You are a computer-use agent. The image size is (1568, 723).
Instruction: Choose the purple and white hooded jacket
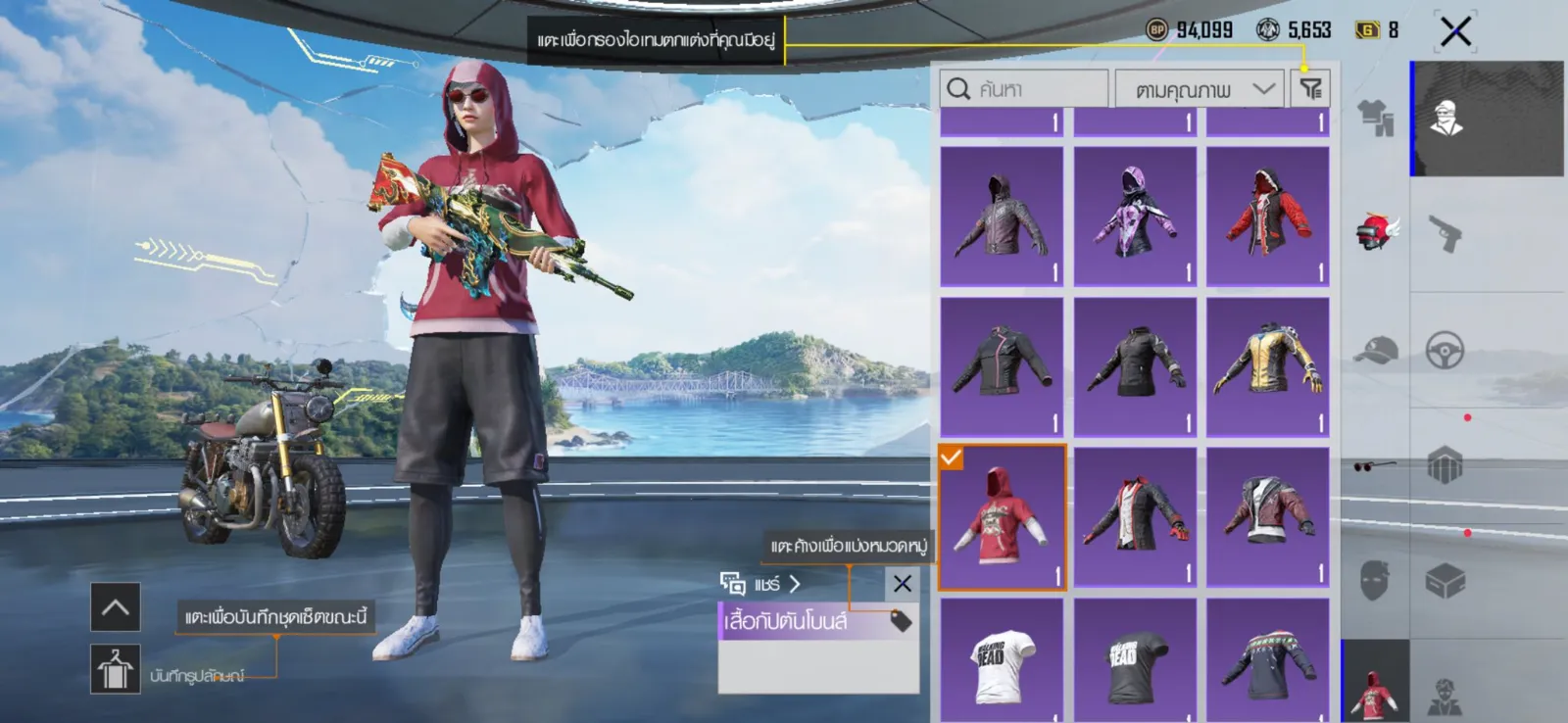[x=1135, y=217]
